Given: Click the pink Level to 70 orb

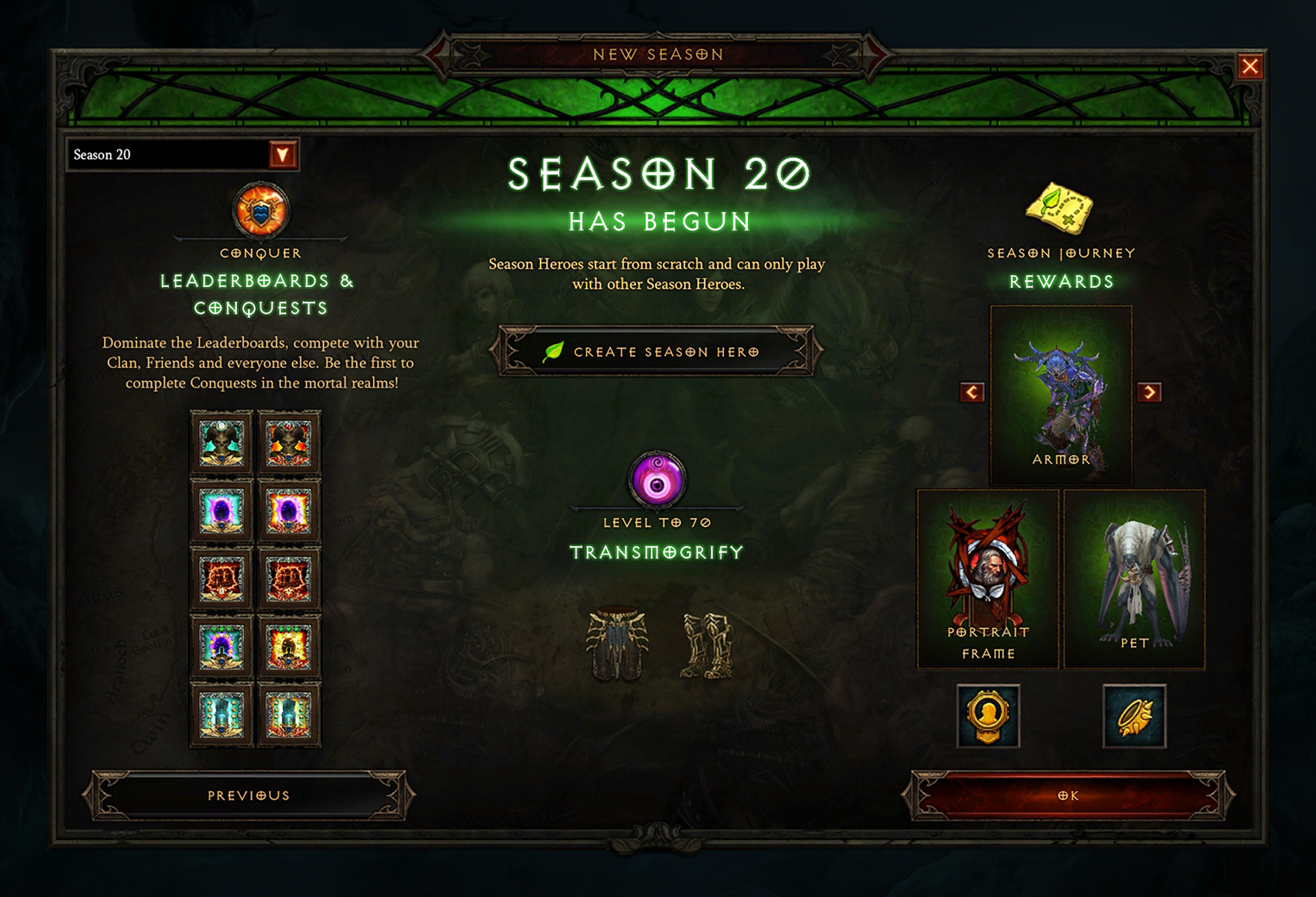Looking at the screenshot, I should click(x=657, y=479).
